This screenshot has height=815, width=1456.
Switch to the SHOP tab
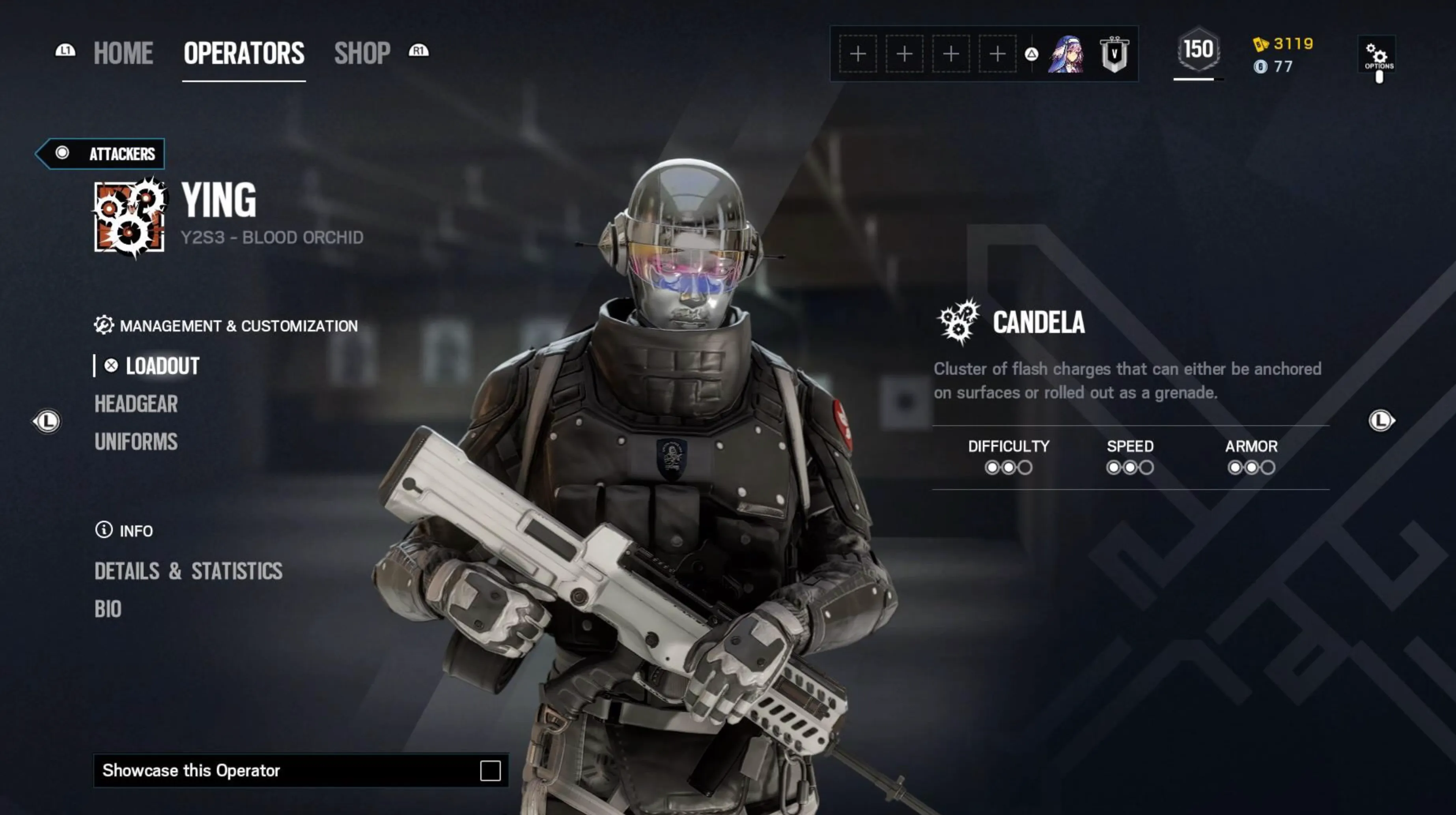[362, 52]
